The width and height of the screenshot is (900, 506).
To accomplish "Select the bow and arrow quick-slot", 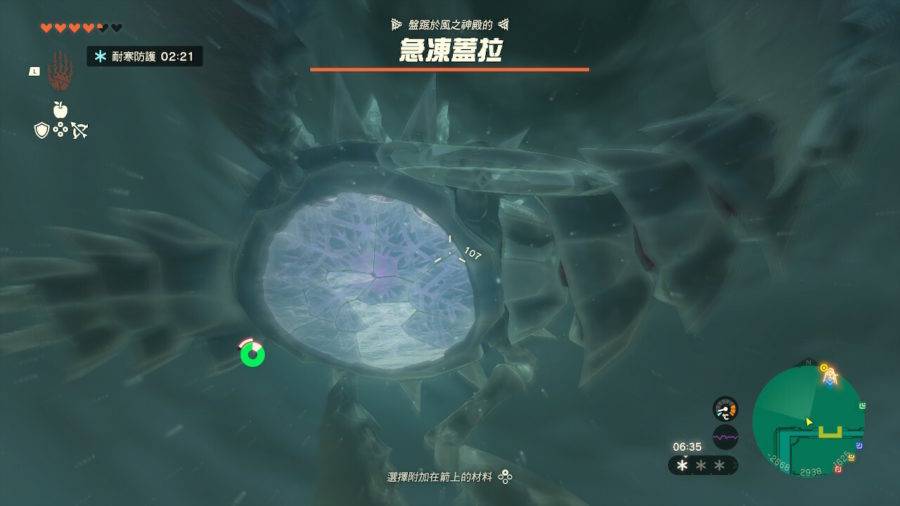I will click(x=79, y=130).
